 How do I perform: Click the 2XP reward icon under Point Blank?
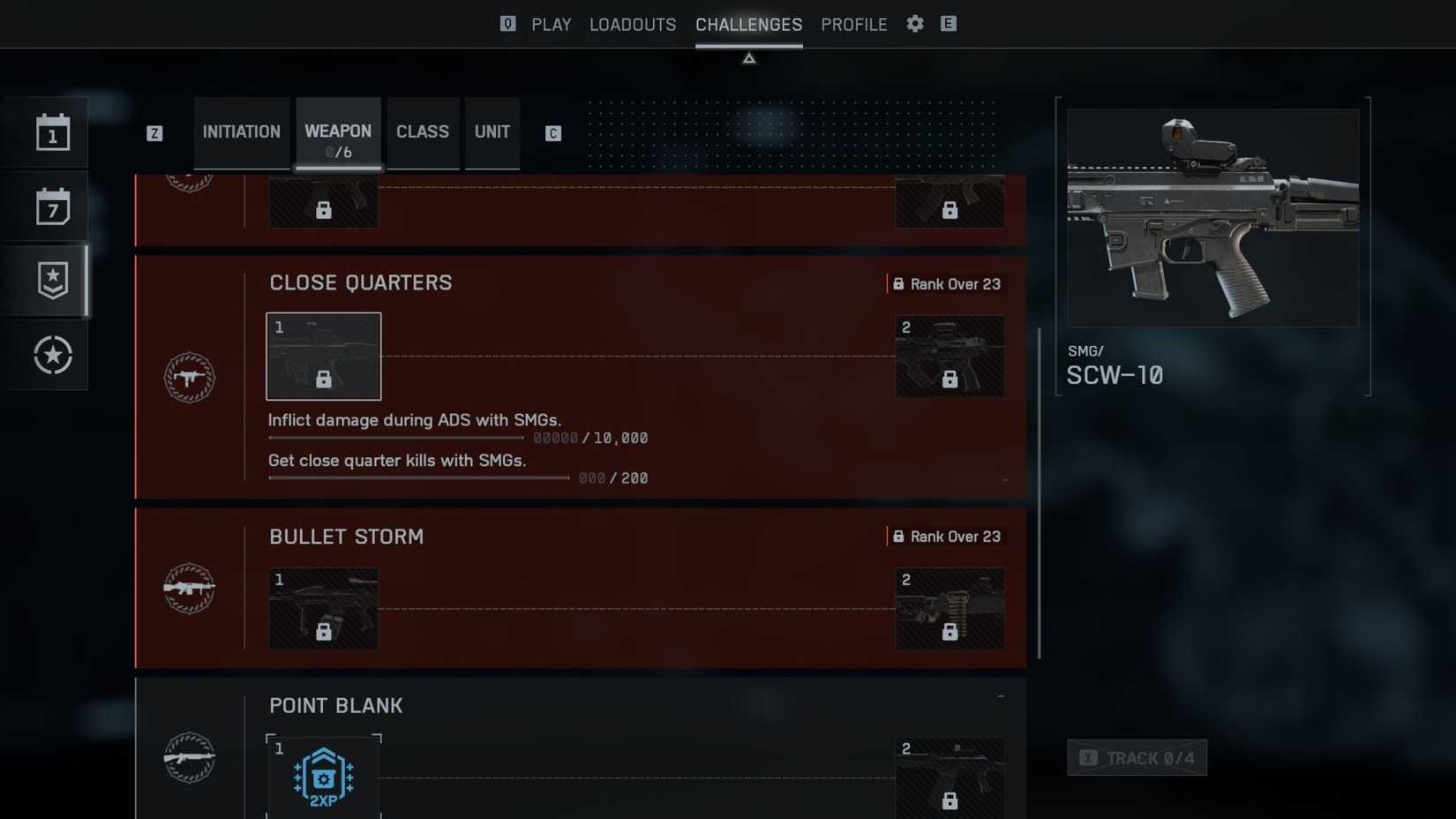[323, 775]
